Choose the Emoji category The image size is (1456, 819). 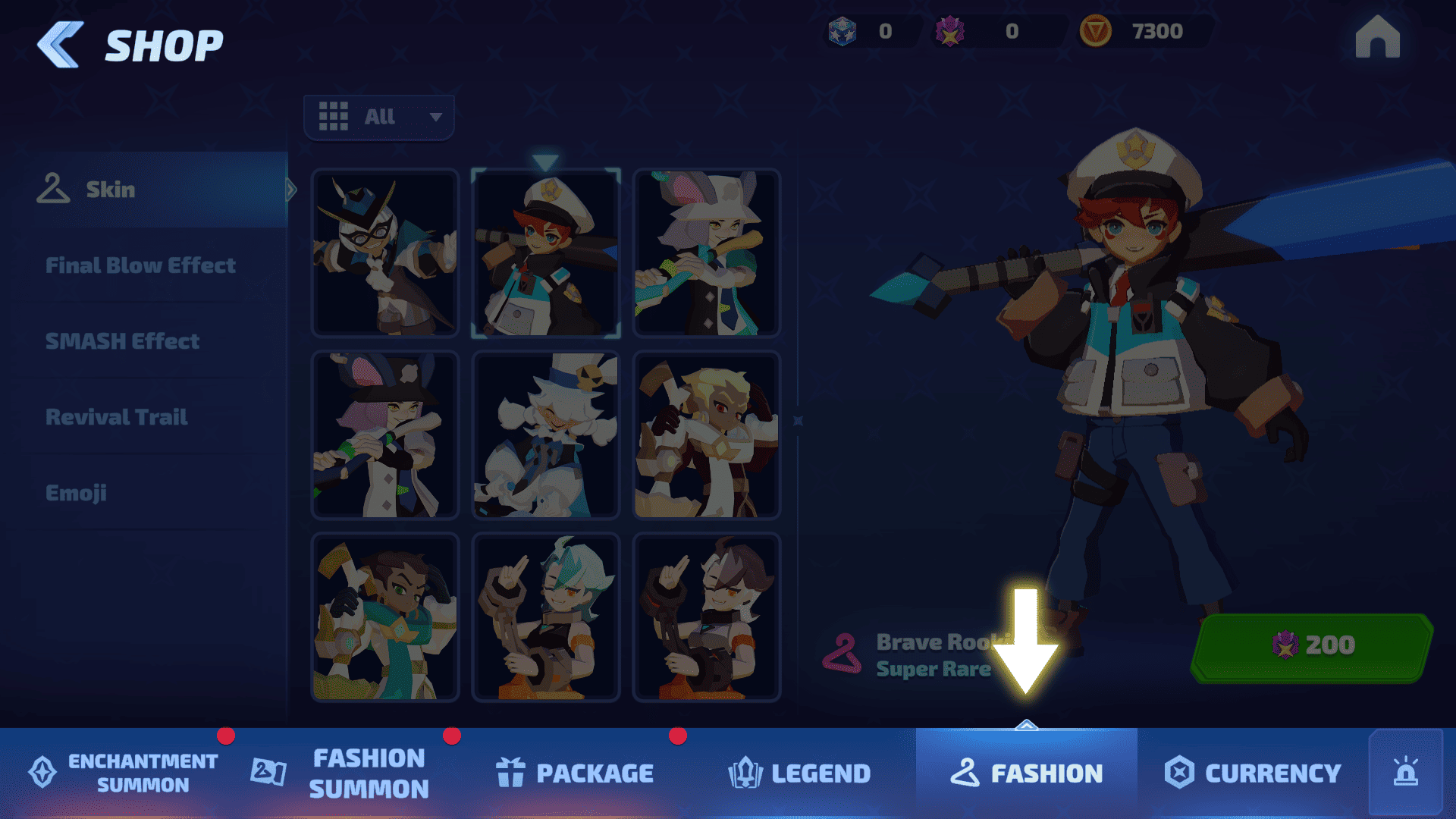click(76, 493)
